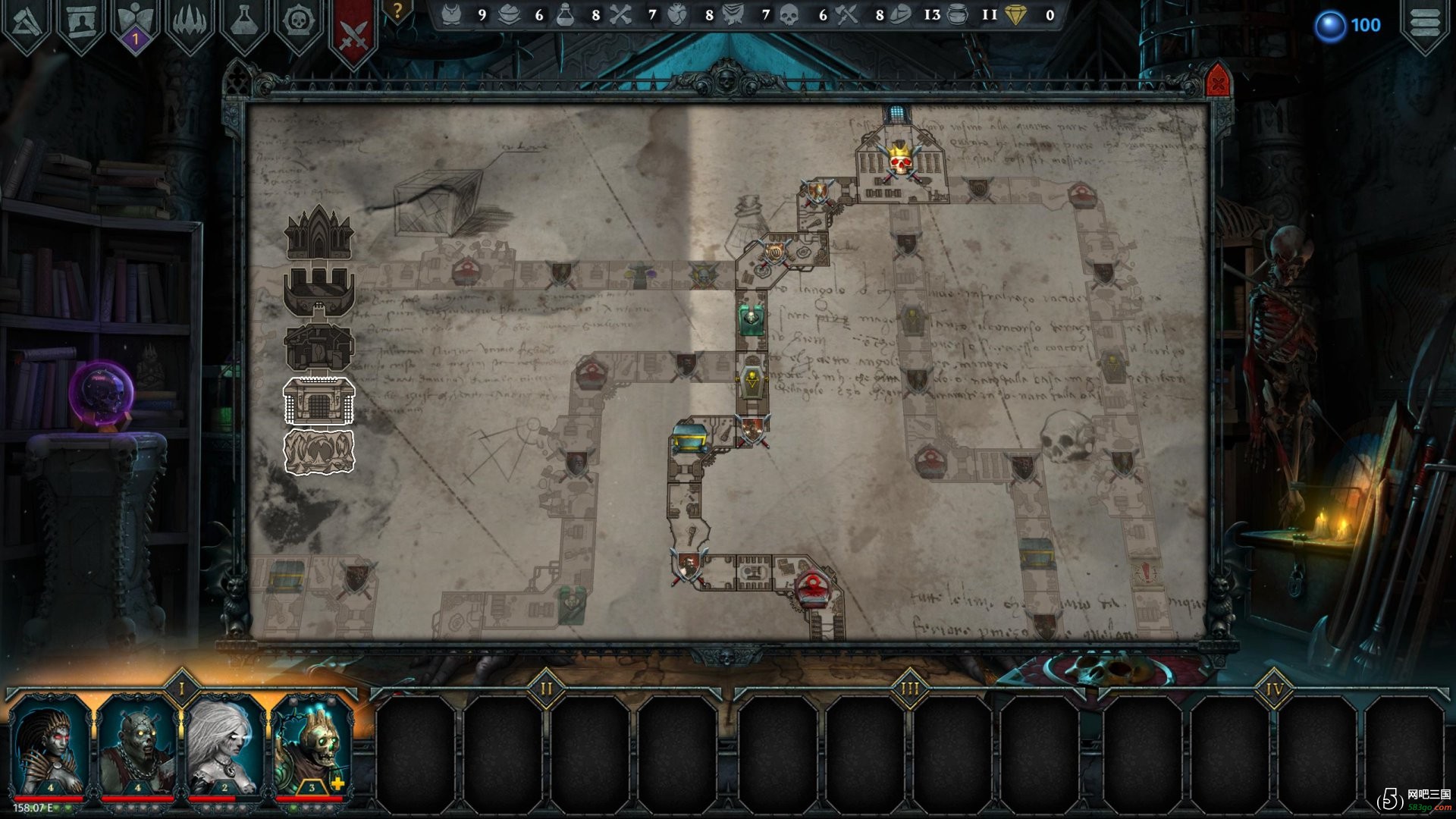Select the cave floor icon
Viewport: 1456px width, 819px height.
tap(318, 452)
